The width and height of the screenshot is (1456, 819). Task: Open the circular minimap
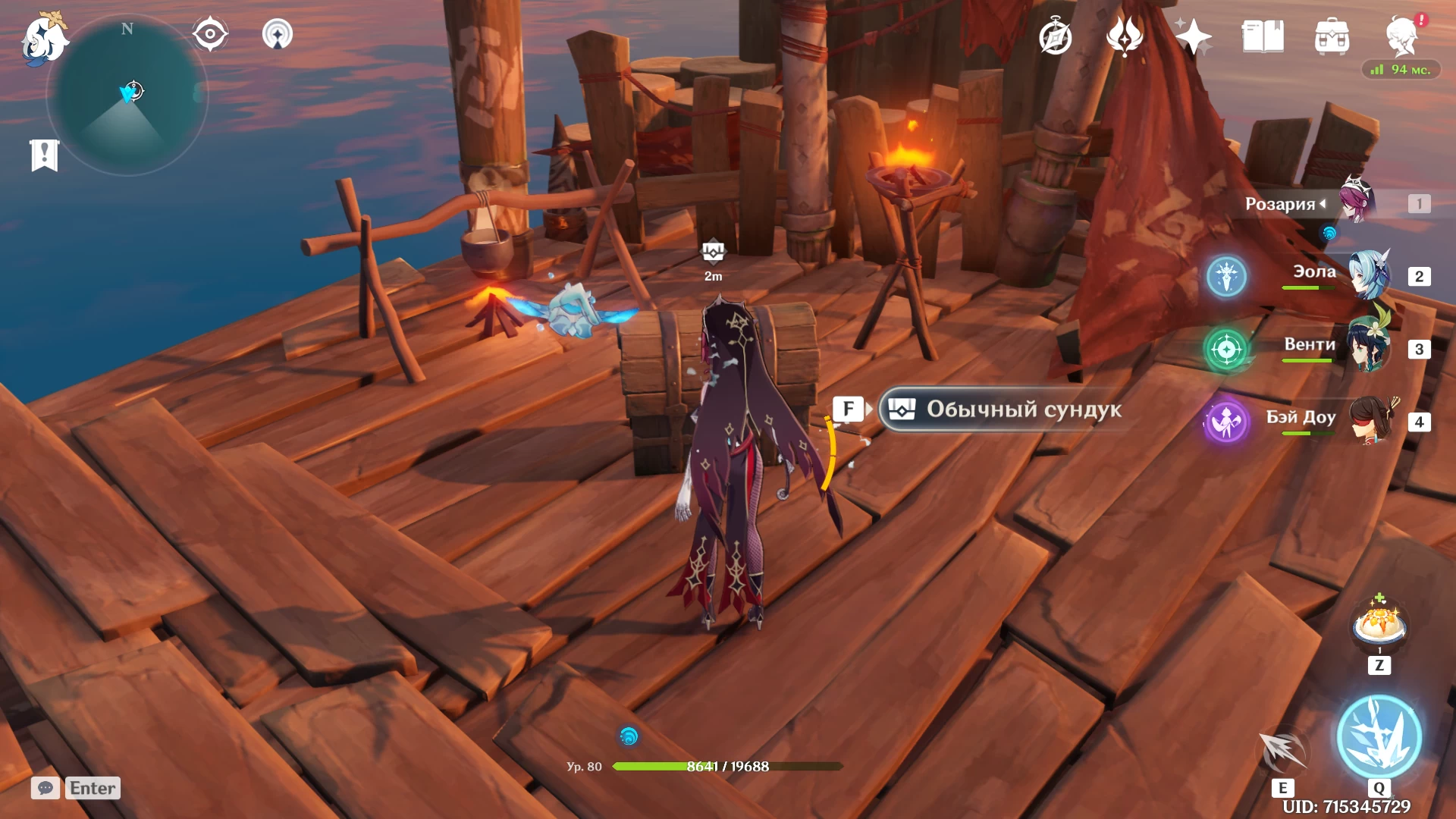click(127, 96)
